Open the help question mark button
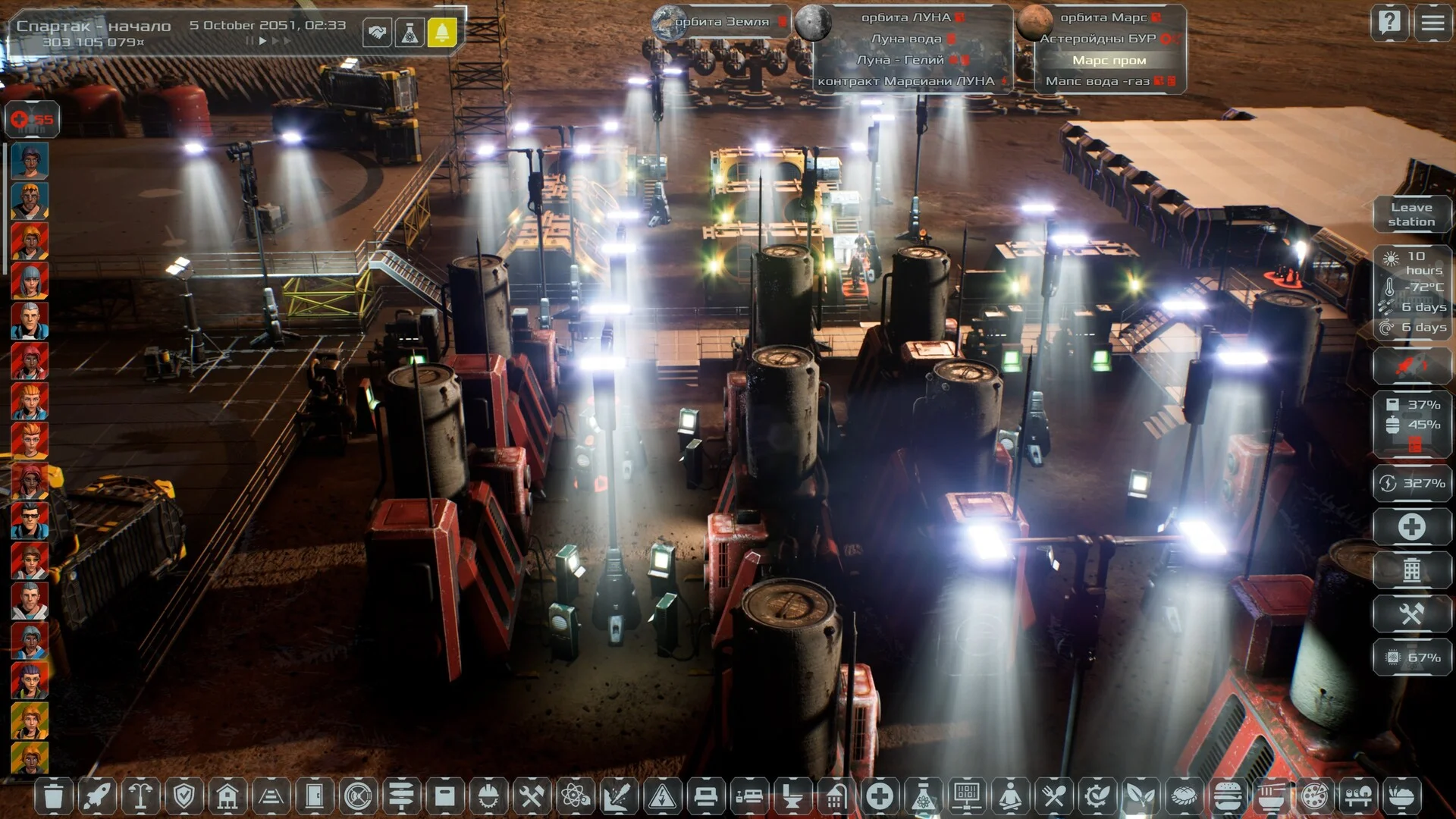 1389,23
